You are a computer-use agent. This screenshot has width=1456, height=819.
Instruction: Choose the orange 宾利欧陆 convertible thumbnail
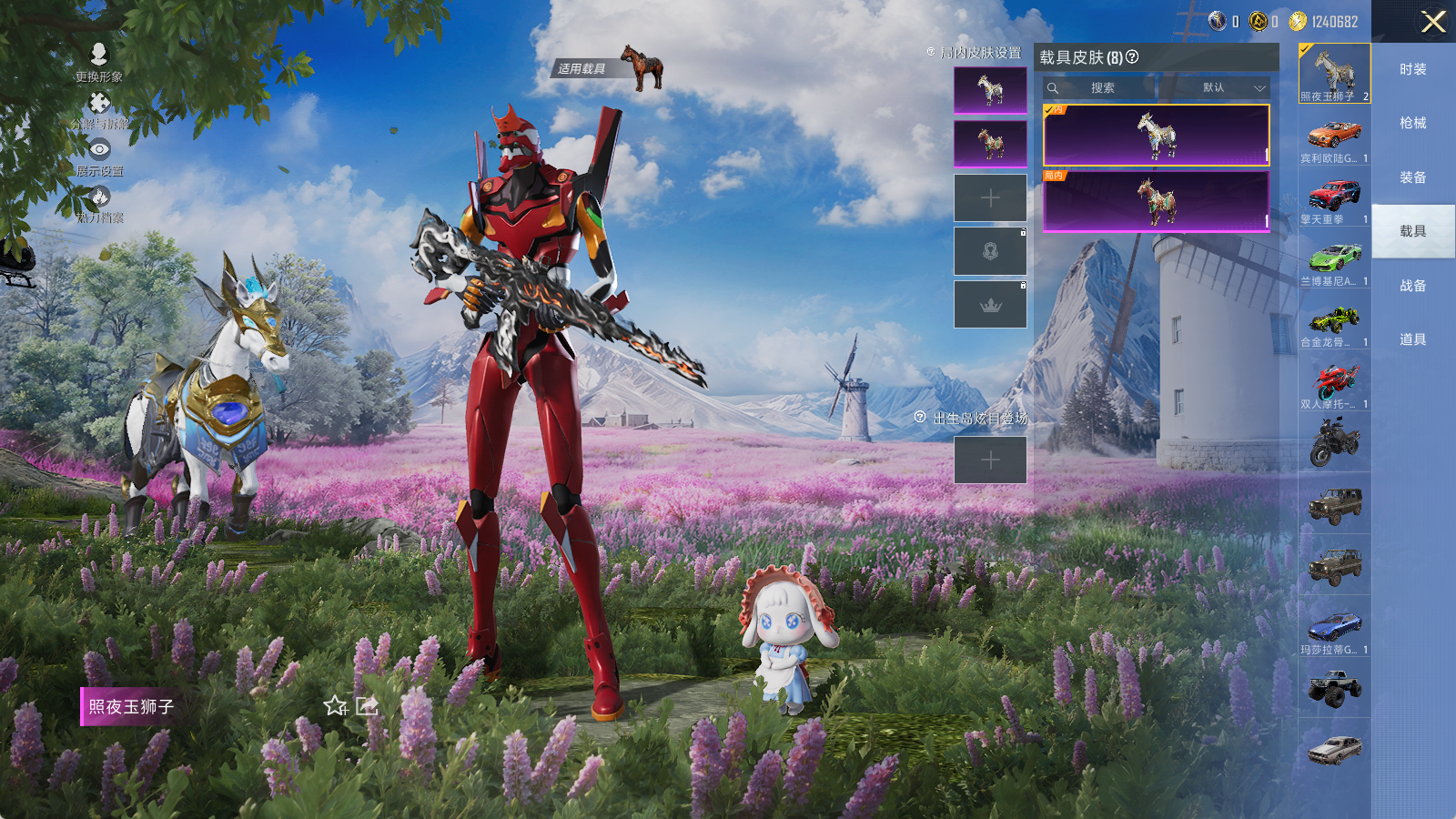(1334, 136)
